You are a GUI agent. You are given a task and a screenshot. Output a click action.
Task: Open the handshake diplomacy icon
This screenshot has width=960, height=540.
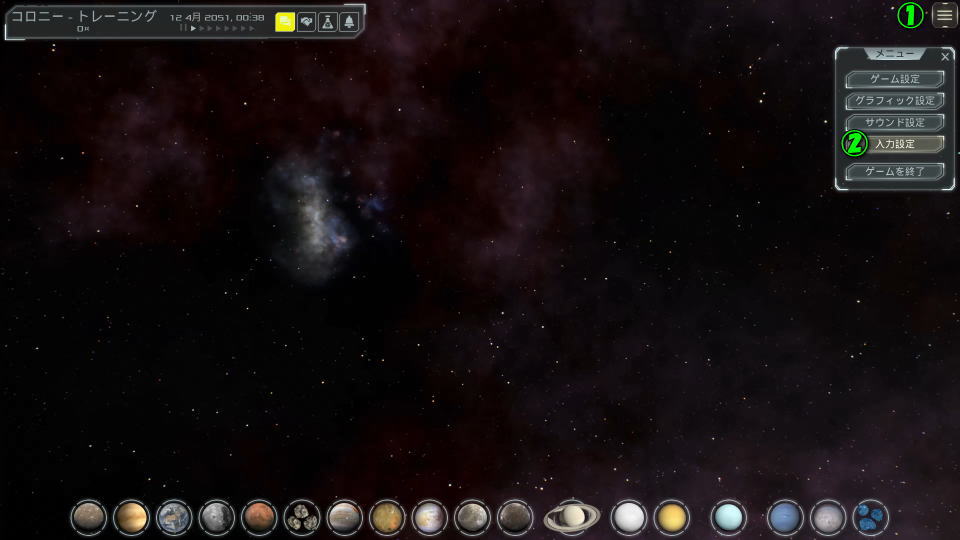pyautogui.click(x=307, y=22)
